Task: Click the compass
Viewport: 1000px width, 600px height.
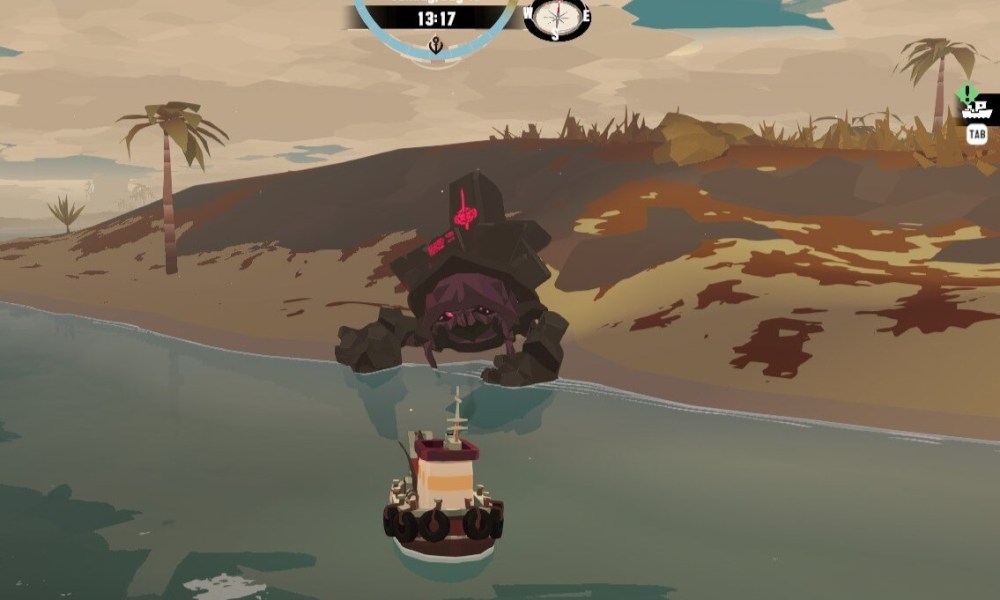Action: [x=556, y=17]
